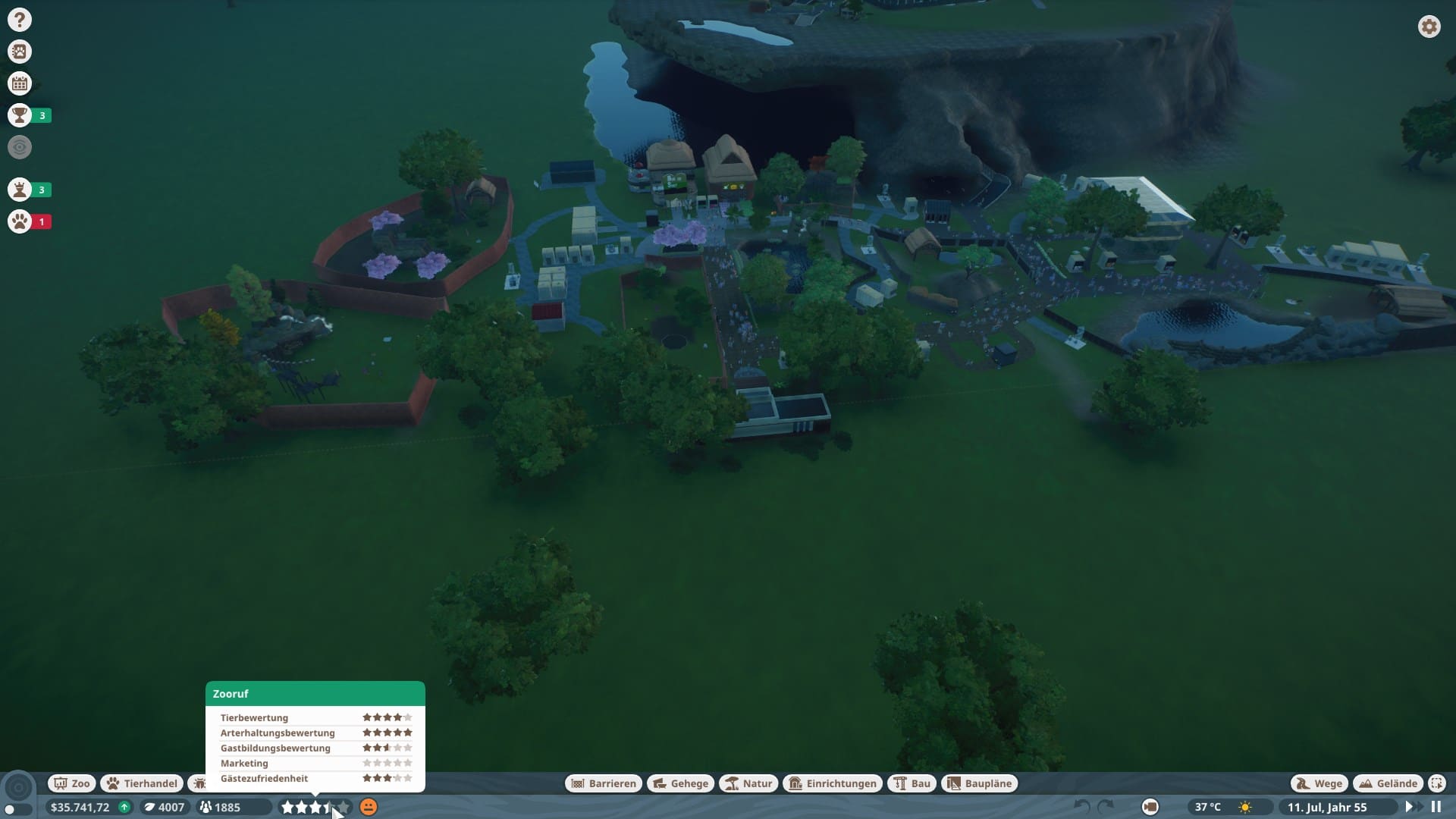
Task: Select Einrichtungen facilities menu
Action: [833, 783]
